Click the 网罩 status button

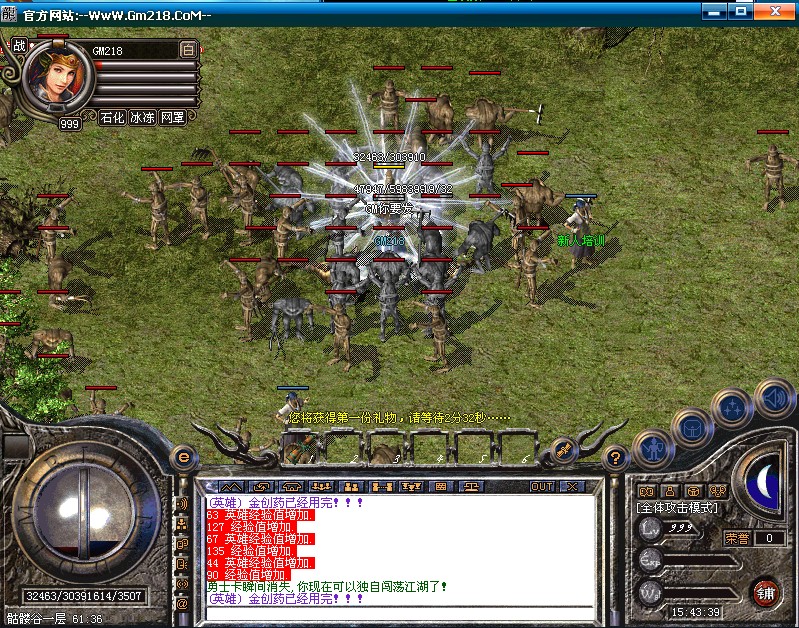(x=173, y=117)
